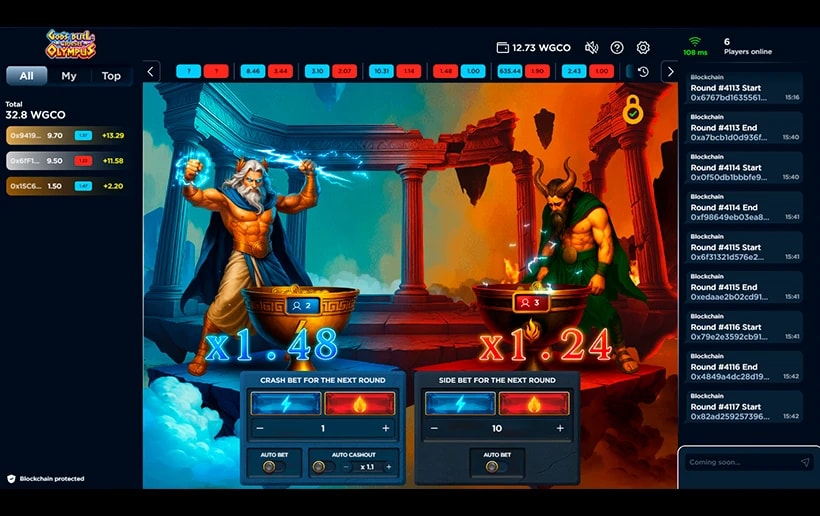Decrease the crash bet amount

click(261, 428)
